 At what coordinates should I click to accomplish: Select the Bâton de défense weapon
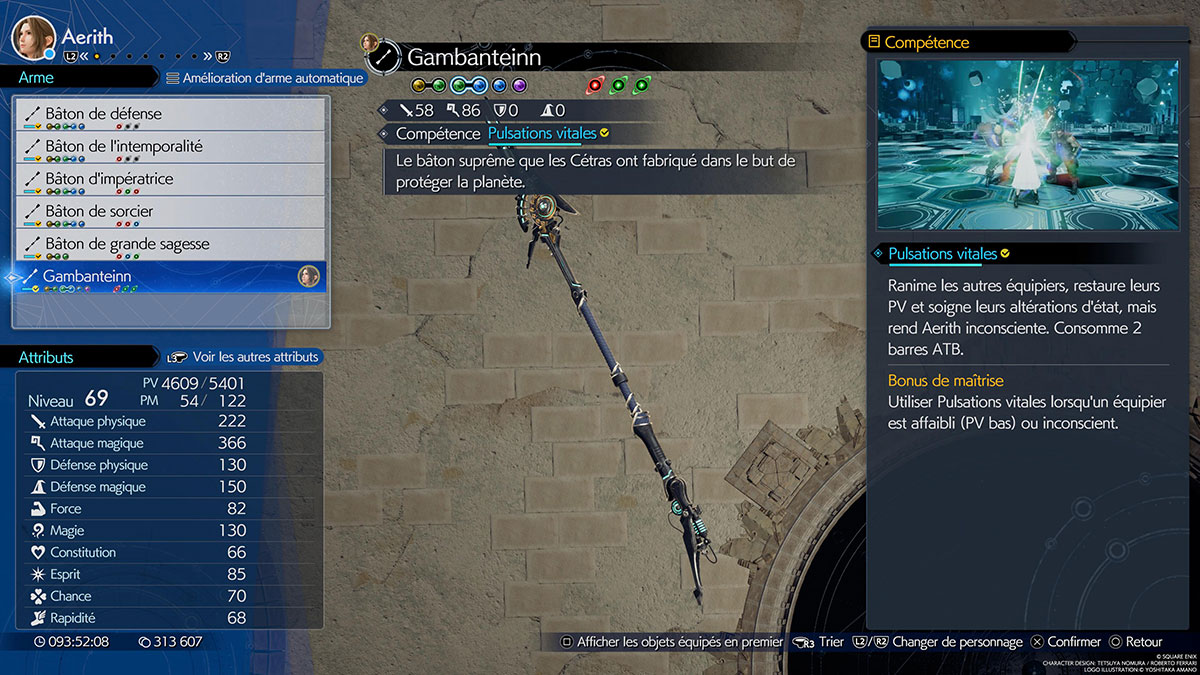(170, 114)
